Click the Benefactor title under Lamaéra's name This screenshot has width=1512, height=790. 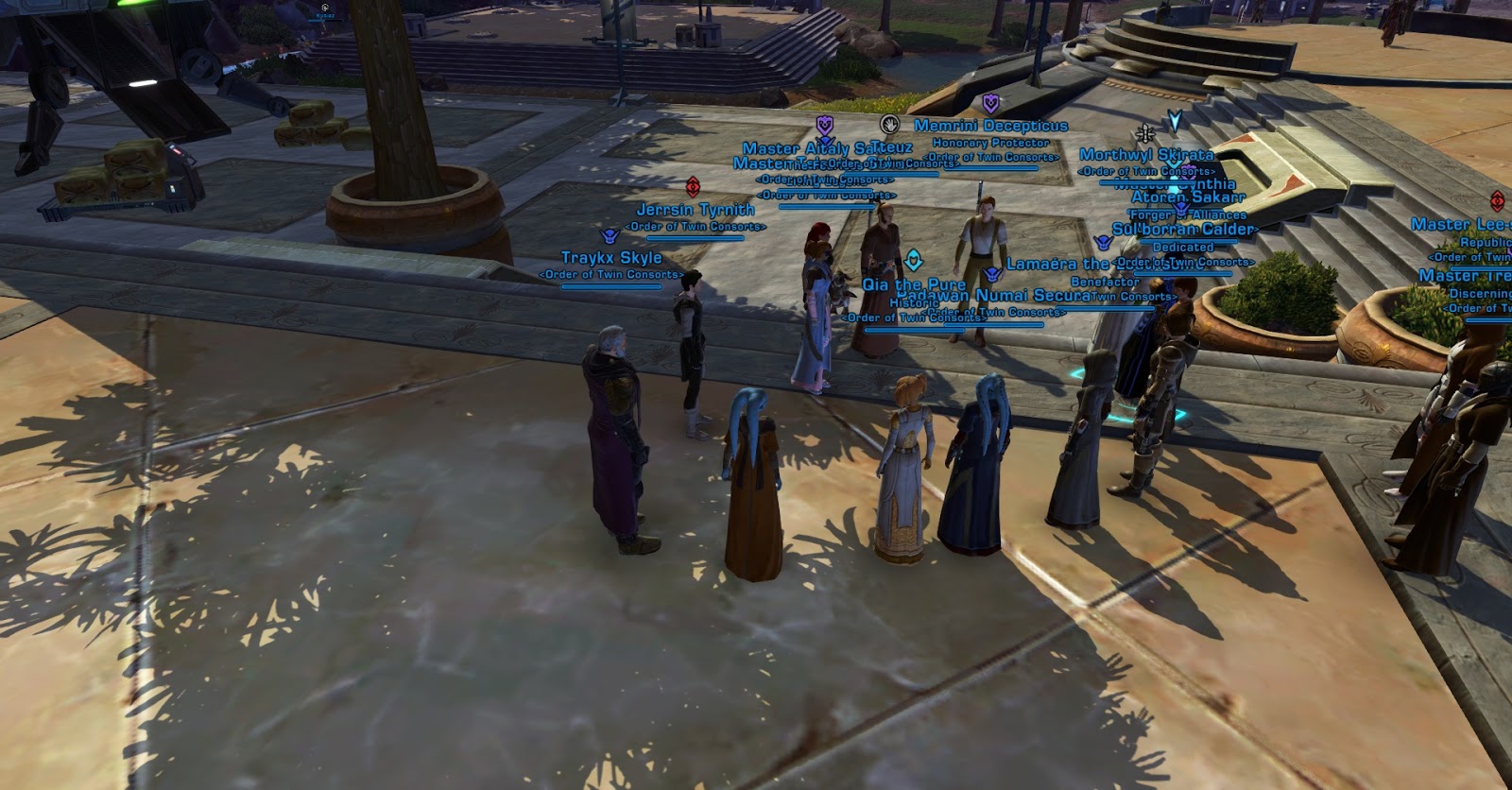pyautogui.click(x=1108, y=281)
